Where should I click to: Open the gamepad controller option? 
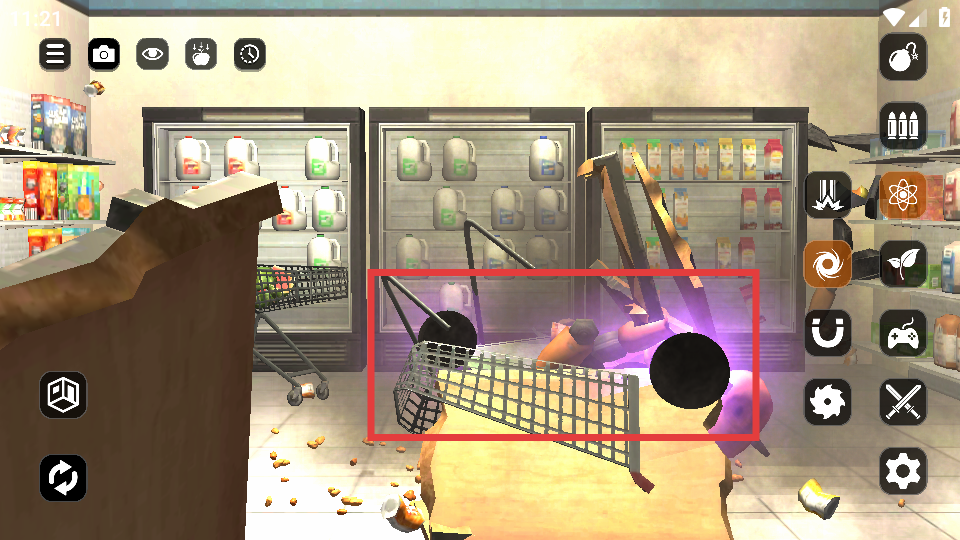tap(903, 333)
